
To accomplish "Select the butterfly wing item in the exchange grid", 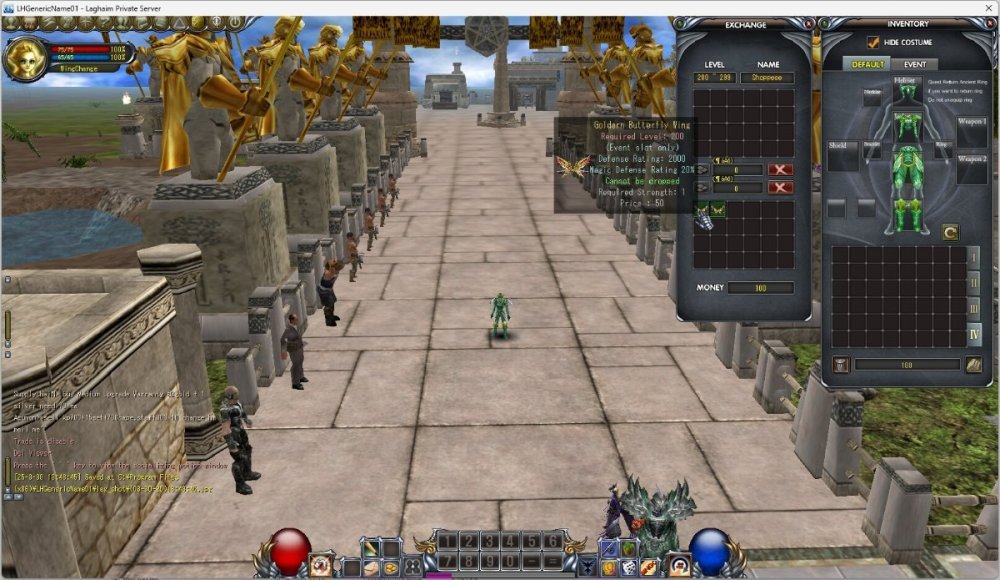I will tap(719, 209).
